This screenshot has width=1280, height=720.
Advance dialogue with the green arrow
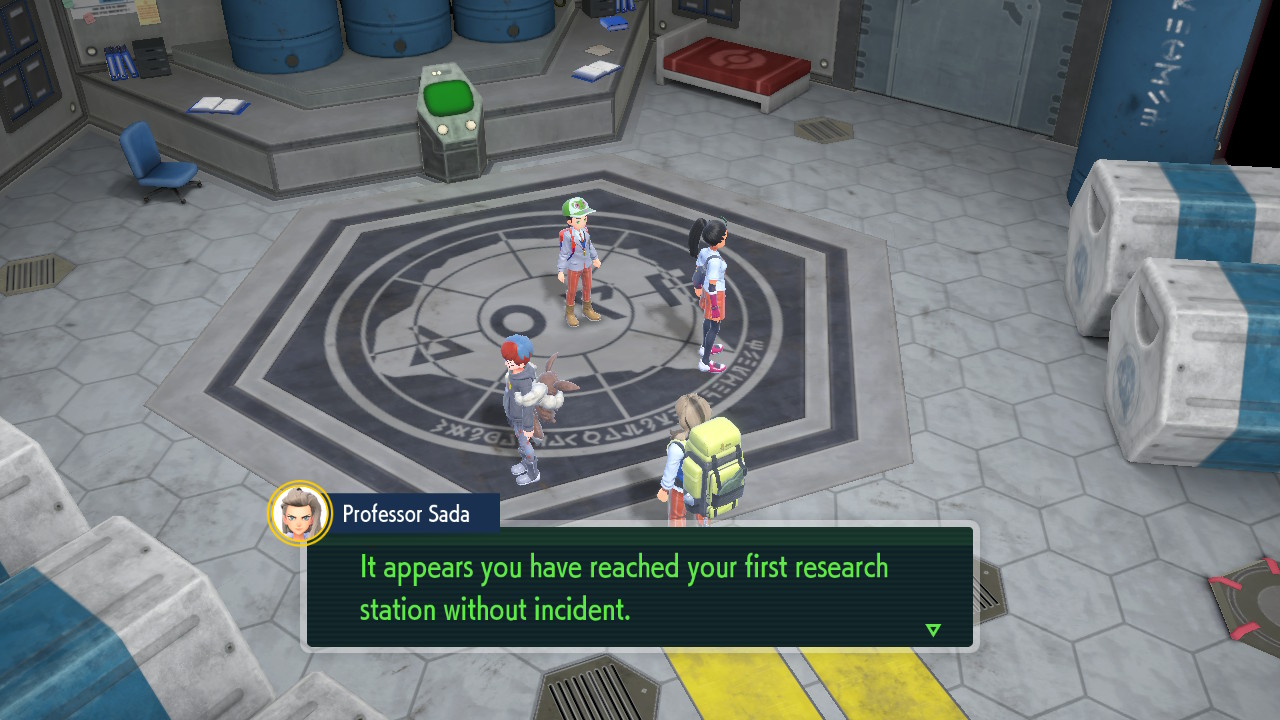point(933,630)
